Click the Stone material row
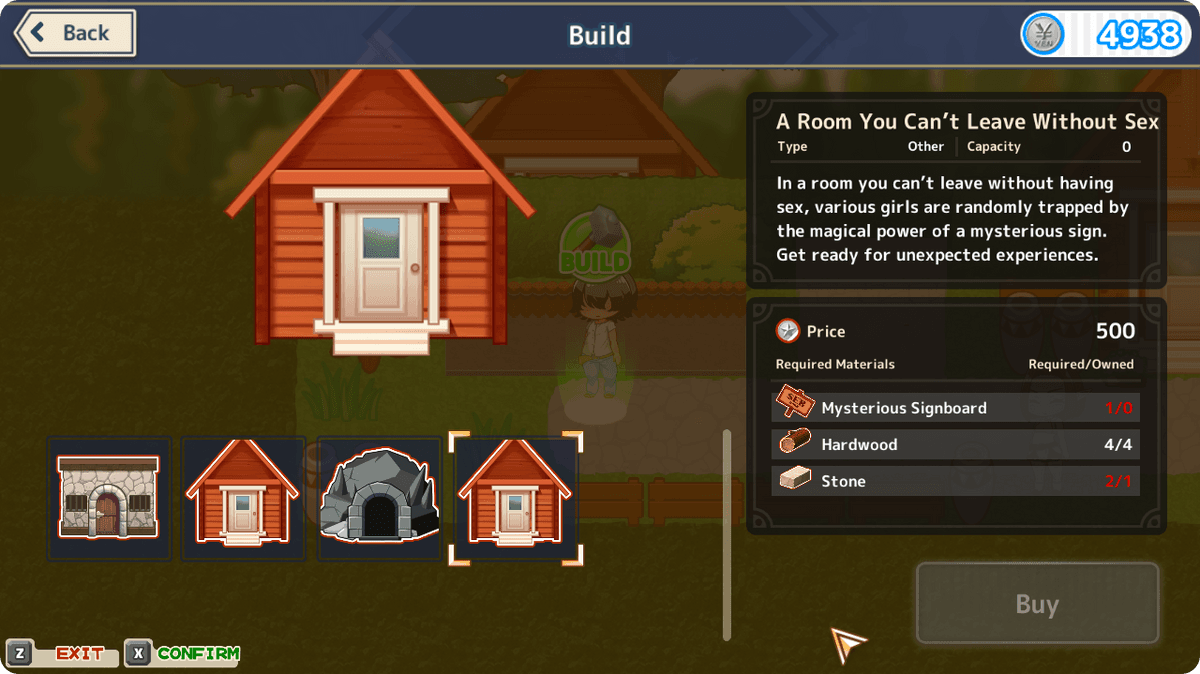This screenshot has width=1200, height=674. click(956, 481)
